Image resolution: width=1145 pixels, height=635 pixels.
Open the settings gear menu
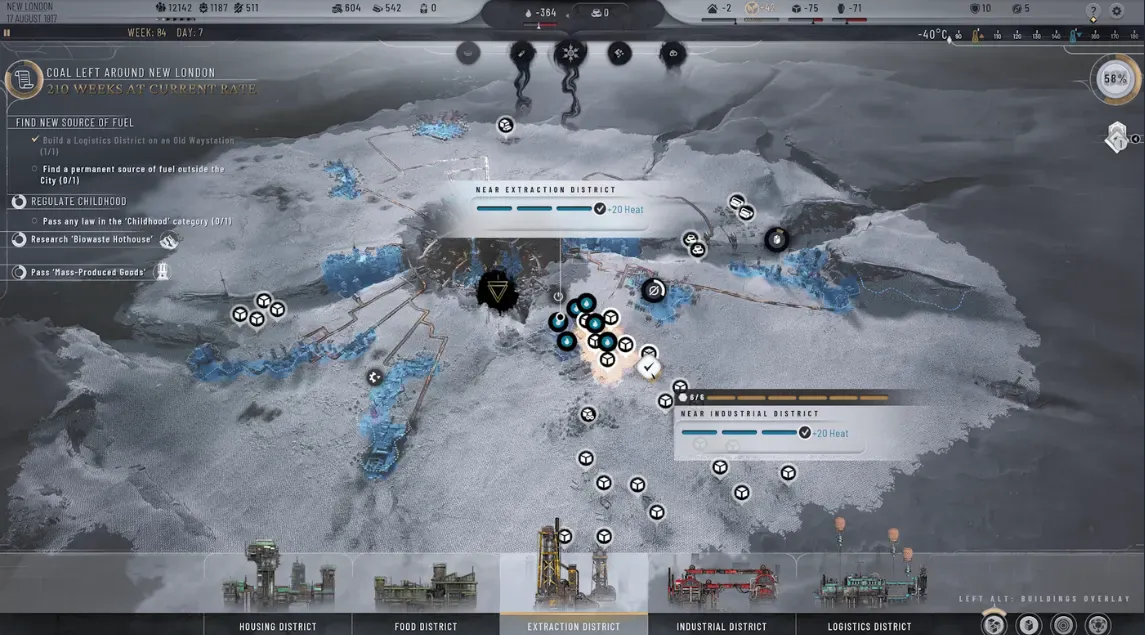tap(1117, 11)
